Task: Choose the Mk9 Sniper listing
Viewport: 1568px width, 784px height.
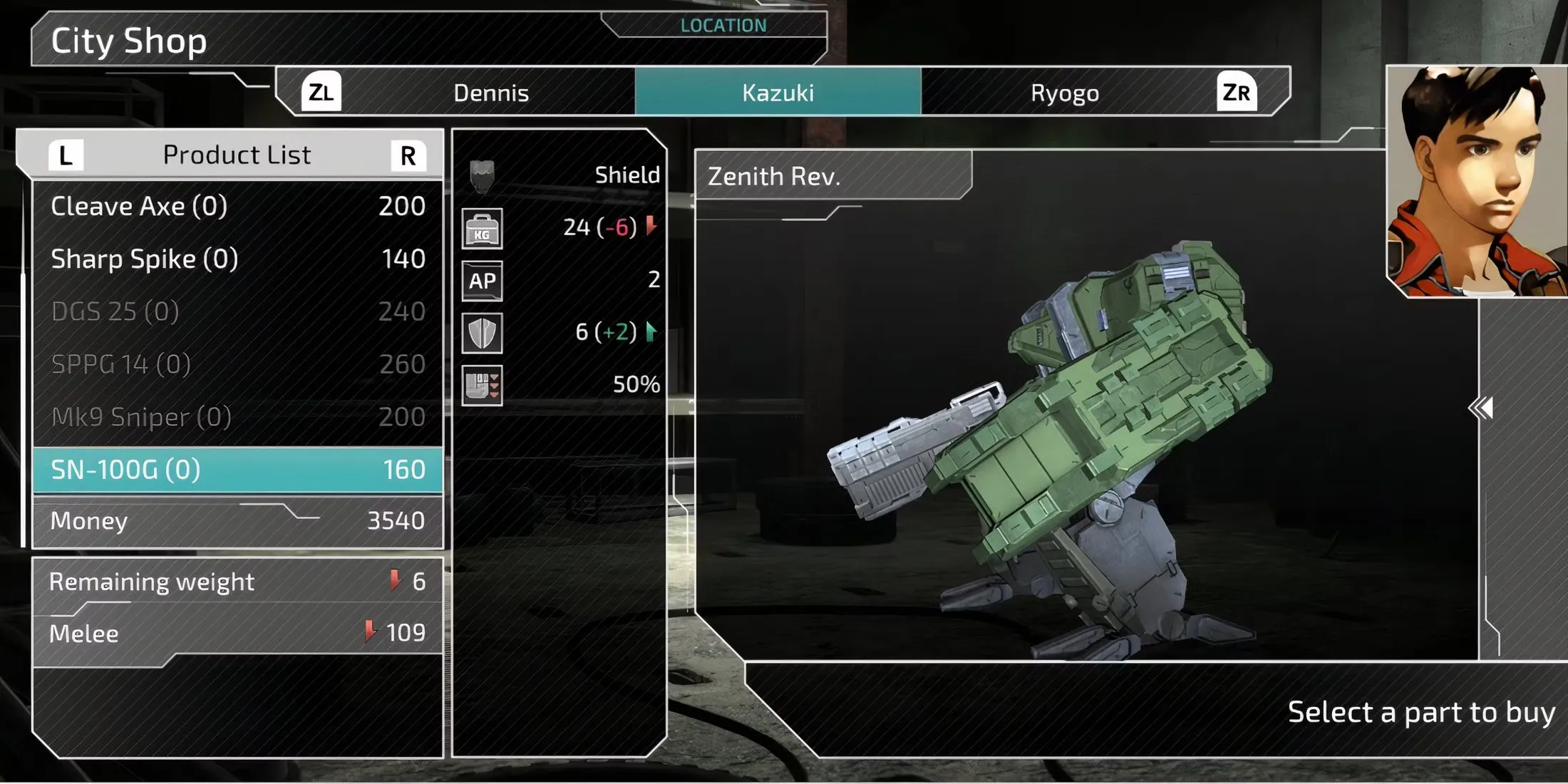Action: tap(237, 418)
